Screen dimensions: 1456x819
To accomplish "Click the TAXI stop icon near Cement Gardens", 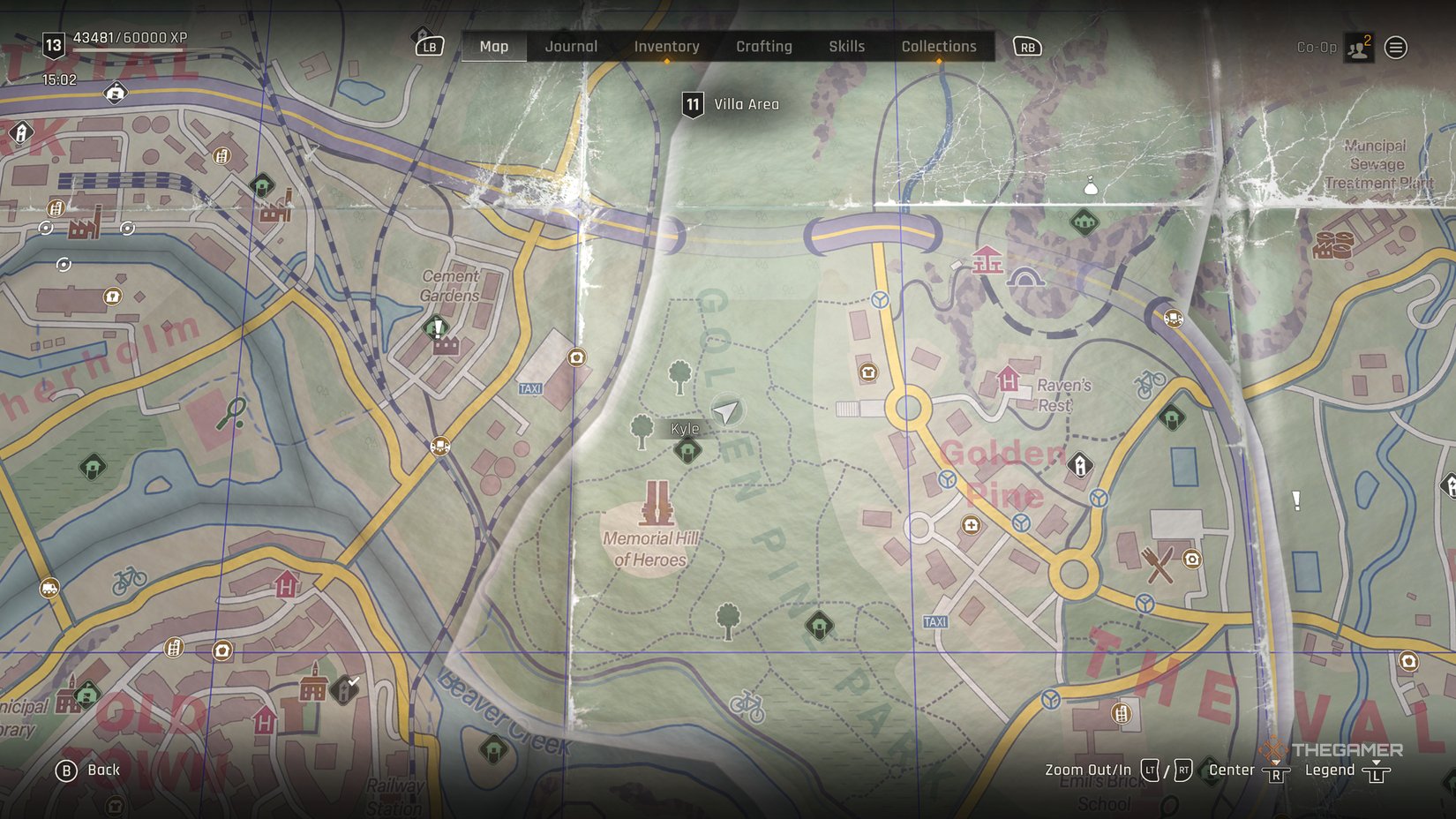I will pyautogui.click(x=529, y=387).
